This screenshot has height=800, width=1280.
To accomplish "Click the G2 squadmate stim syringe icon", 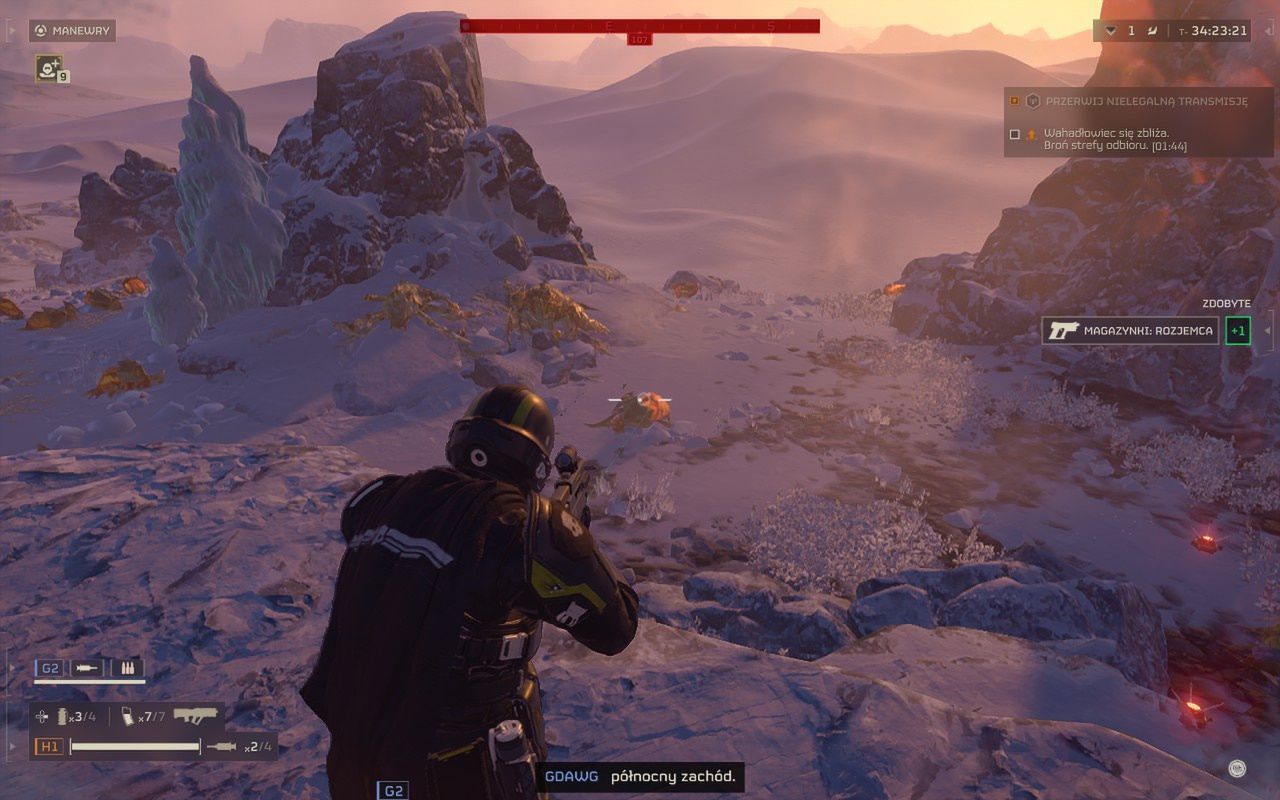I will (x=88, y=668).
